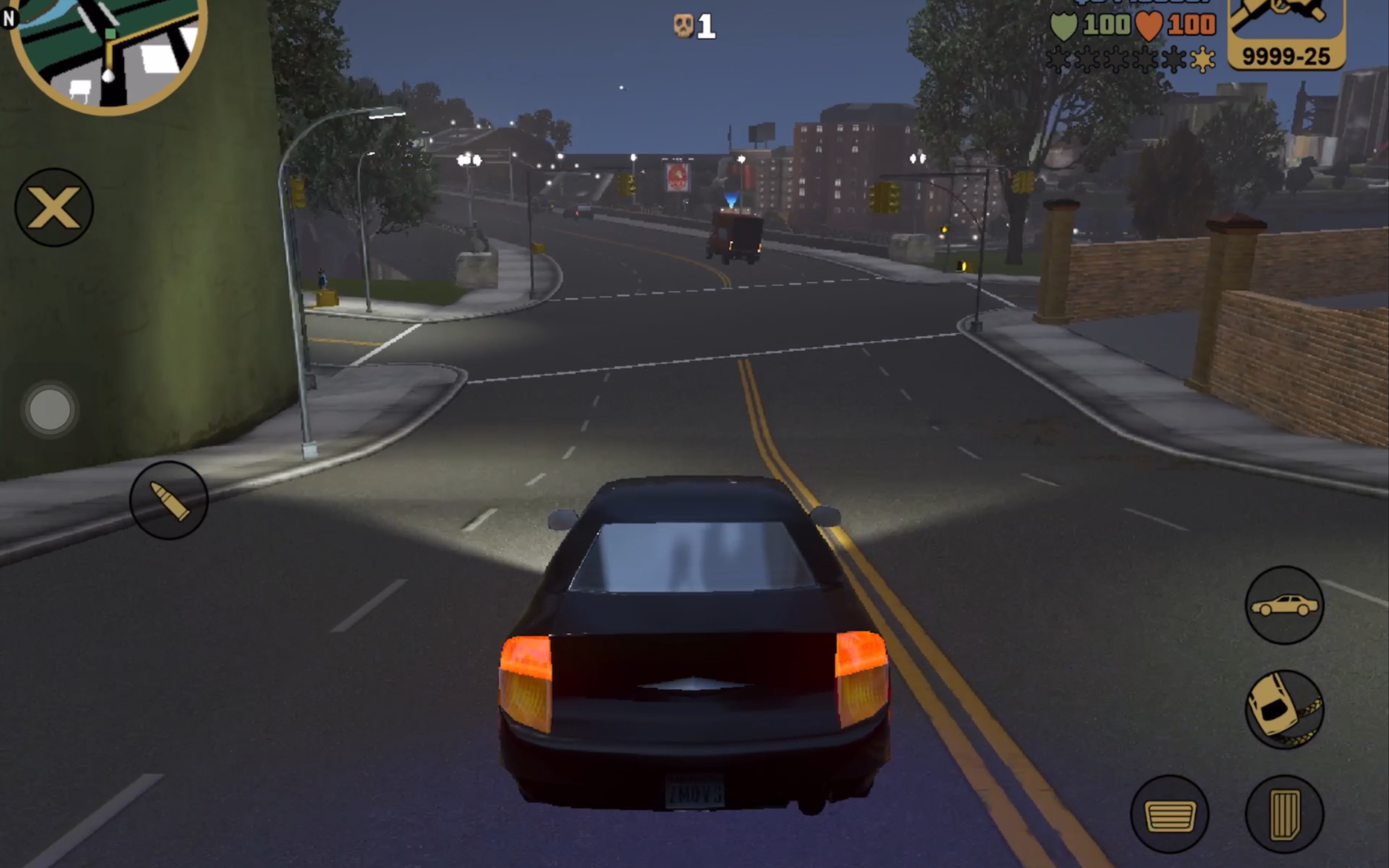Fire using the bullet button
This screenshot has height=868, width=1389.
[169, 501]
